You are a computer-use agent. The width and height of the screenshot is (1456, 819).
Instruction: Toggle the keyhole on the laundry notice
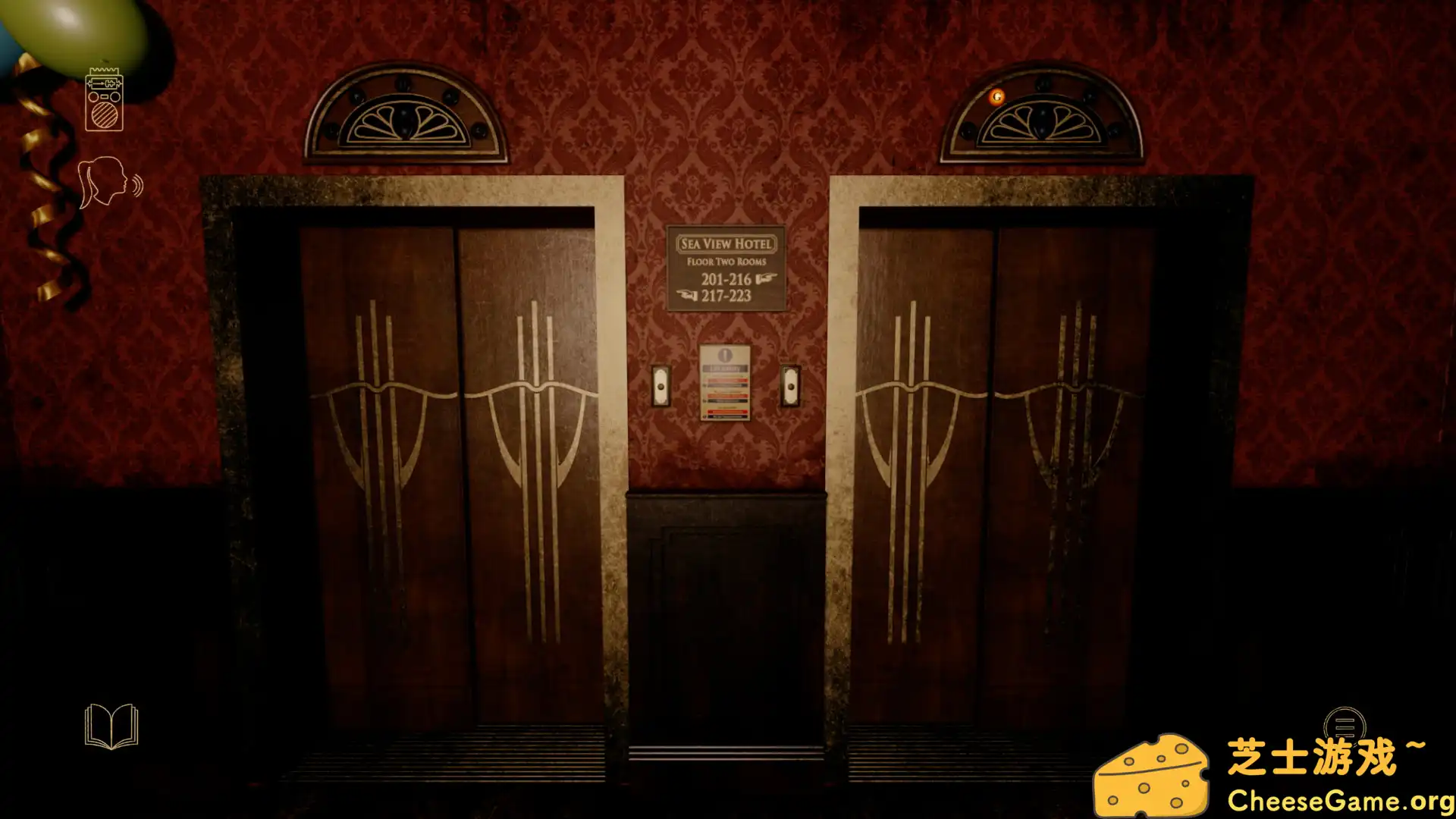tap(725, 355)
